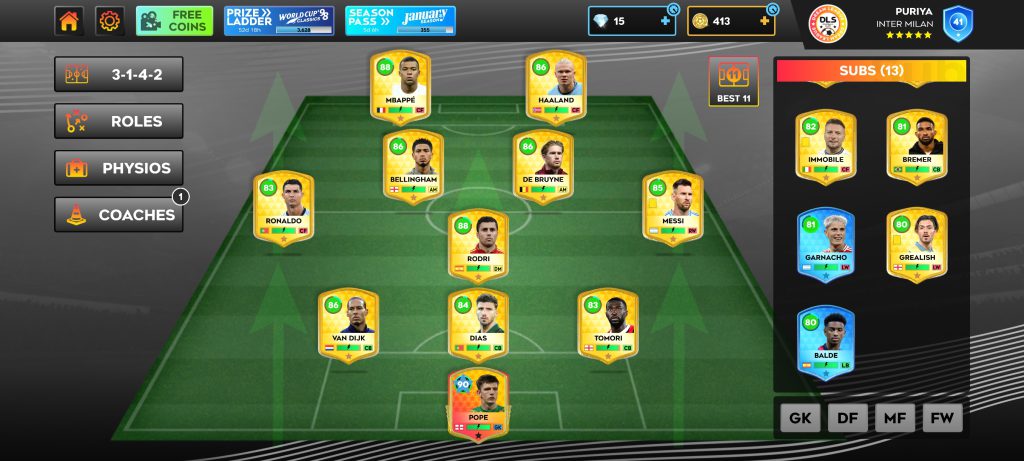Add more diamonds with plus button

pos(666,21)
